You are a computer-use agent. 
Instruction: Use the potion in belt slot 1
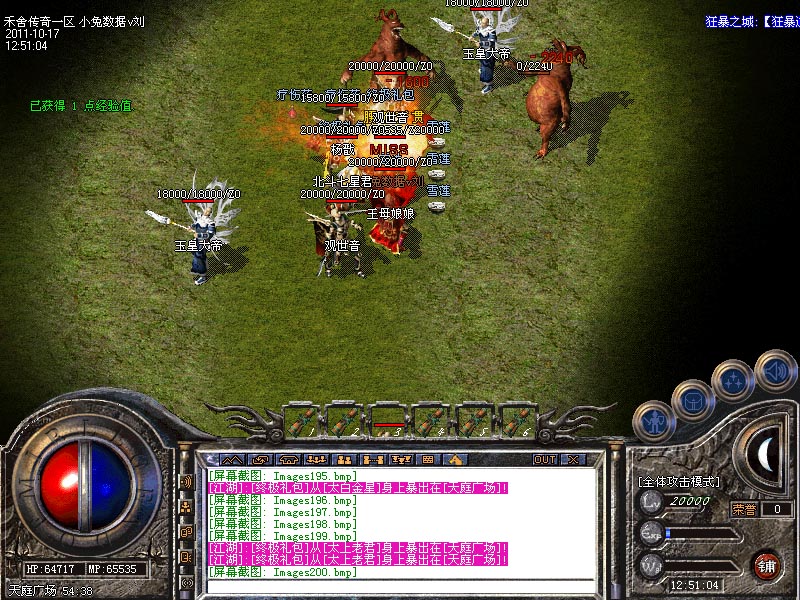(300, 418)
